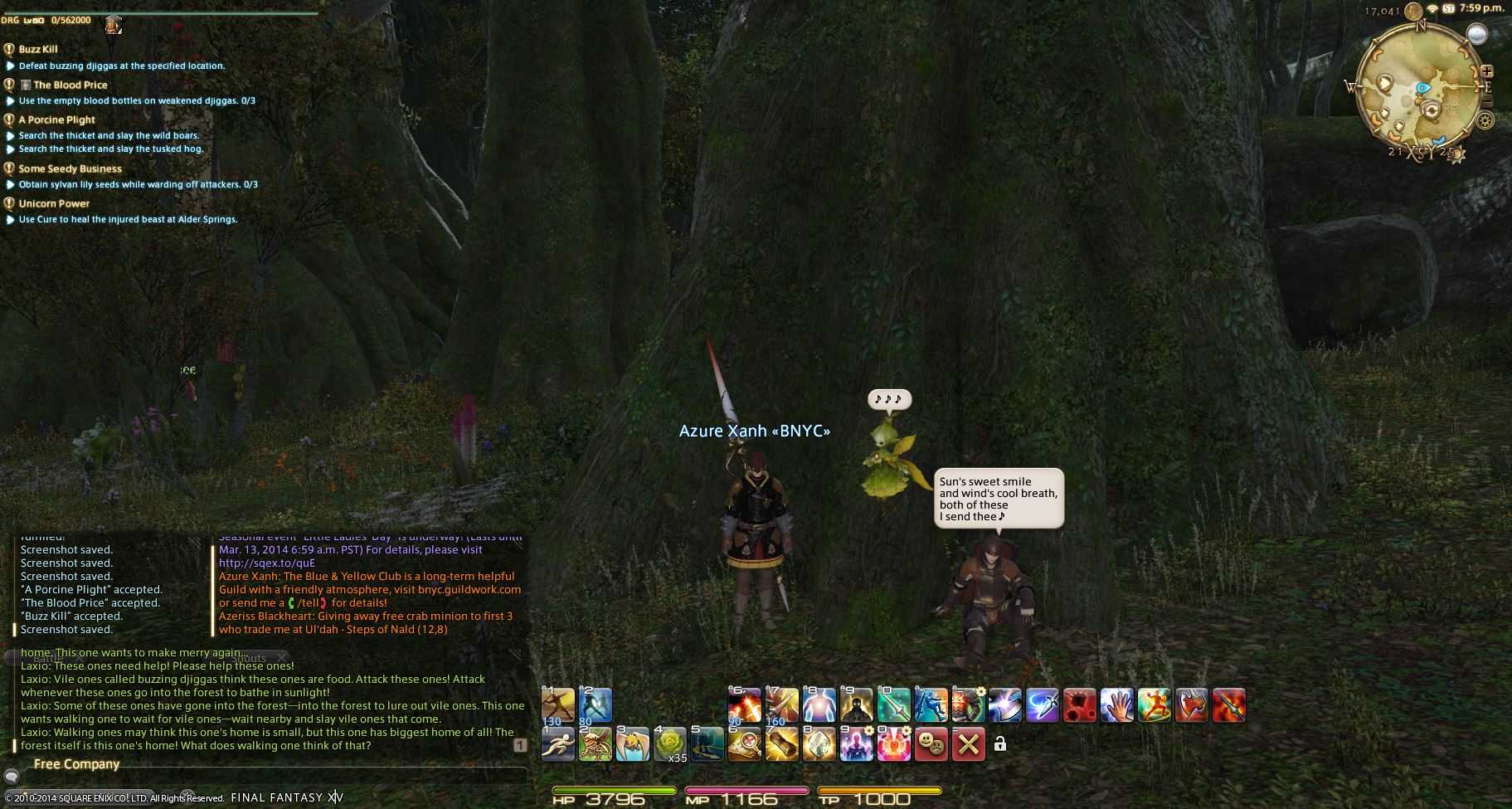The width and height of the screenshot is (1512, 809).
Task: Zoom in the minimap with the plus button
Action: pyautogui.click(x=1487, y=71)
